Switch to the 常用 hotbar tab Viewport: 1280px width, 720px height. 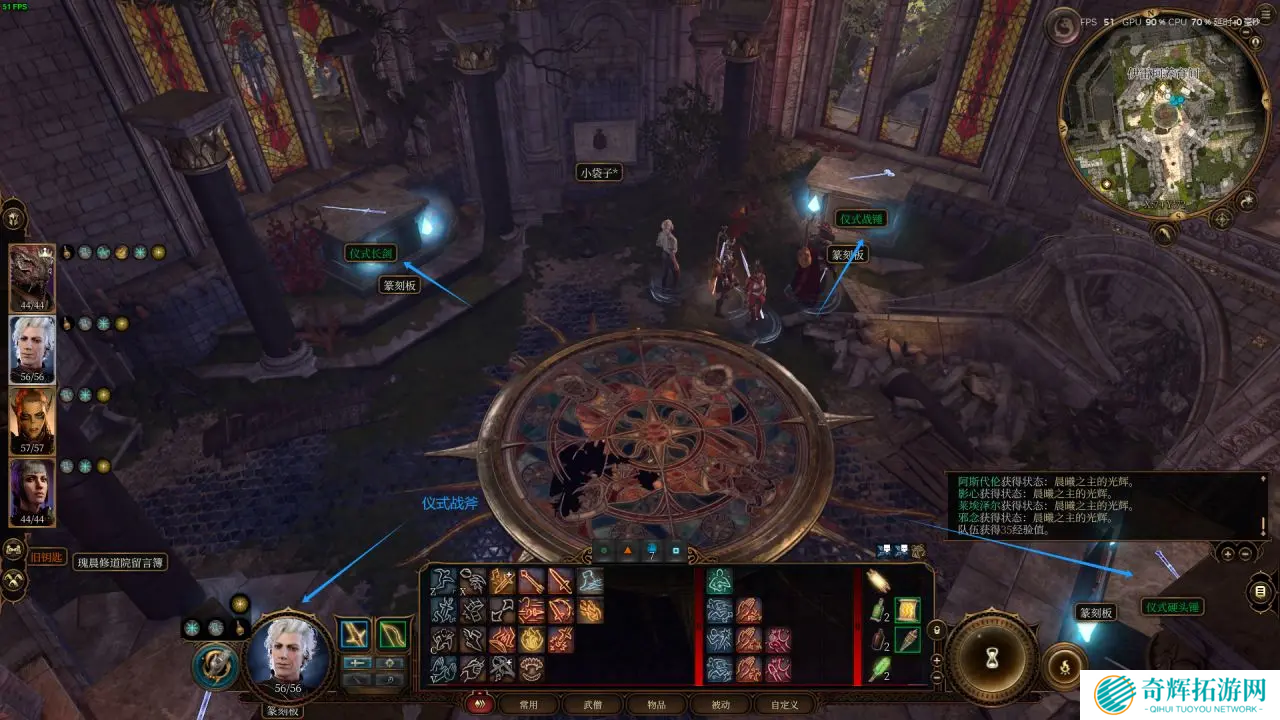[x=528, y=704]
